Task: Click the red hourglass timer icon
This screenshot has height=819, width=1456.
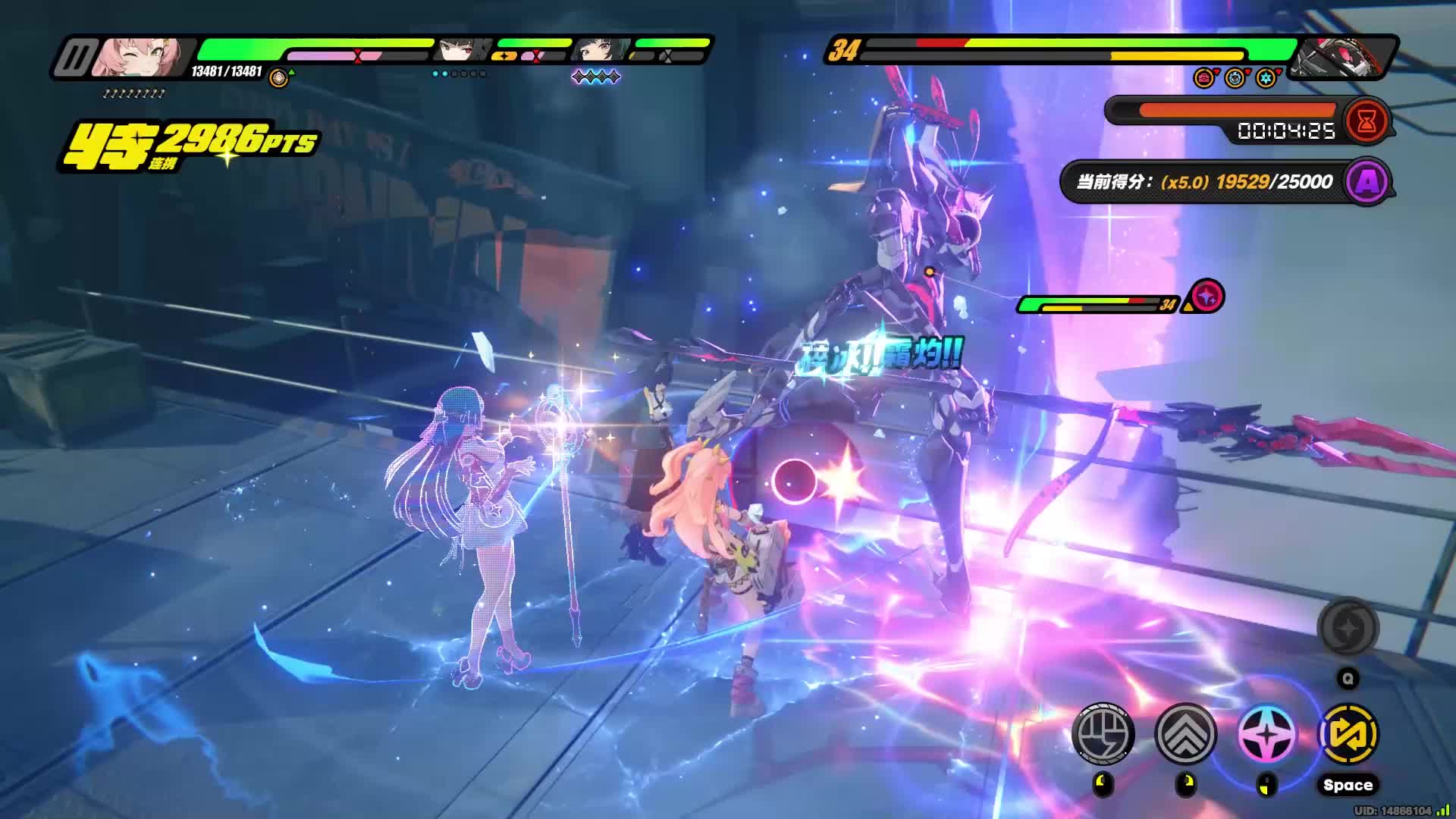Action: [1367, 121]
